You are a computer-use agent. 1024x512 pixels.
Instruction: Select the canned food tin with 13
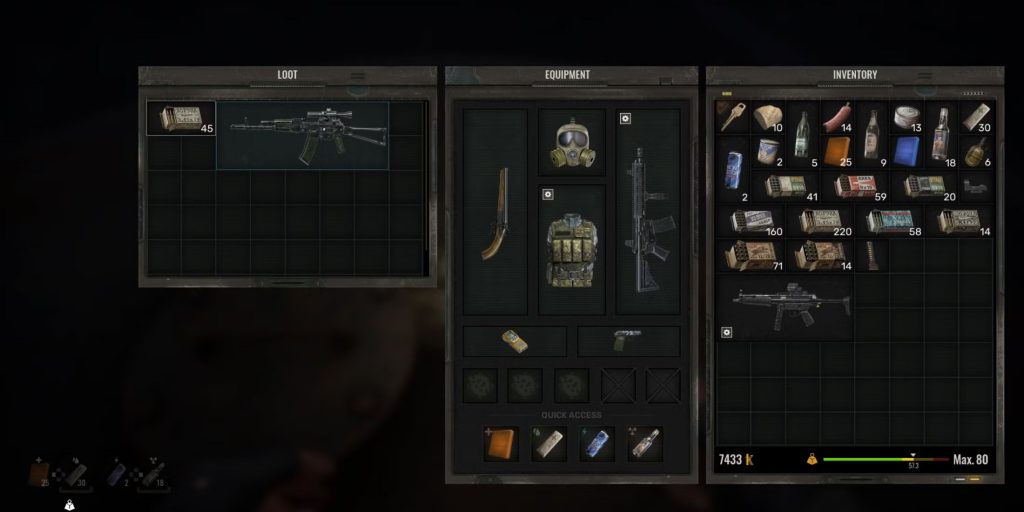[906, 118]
